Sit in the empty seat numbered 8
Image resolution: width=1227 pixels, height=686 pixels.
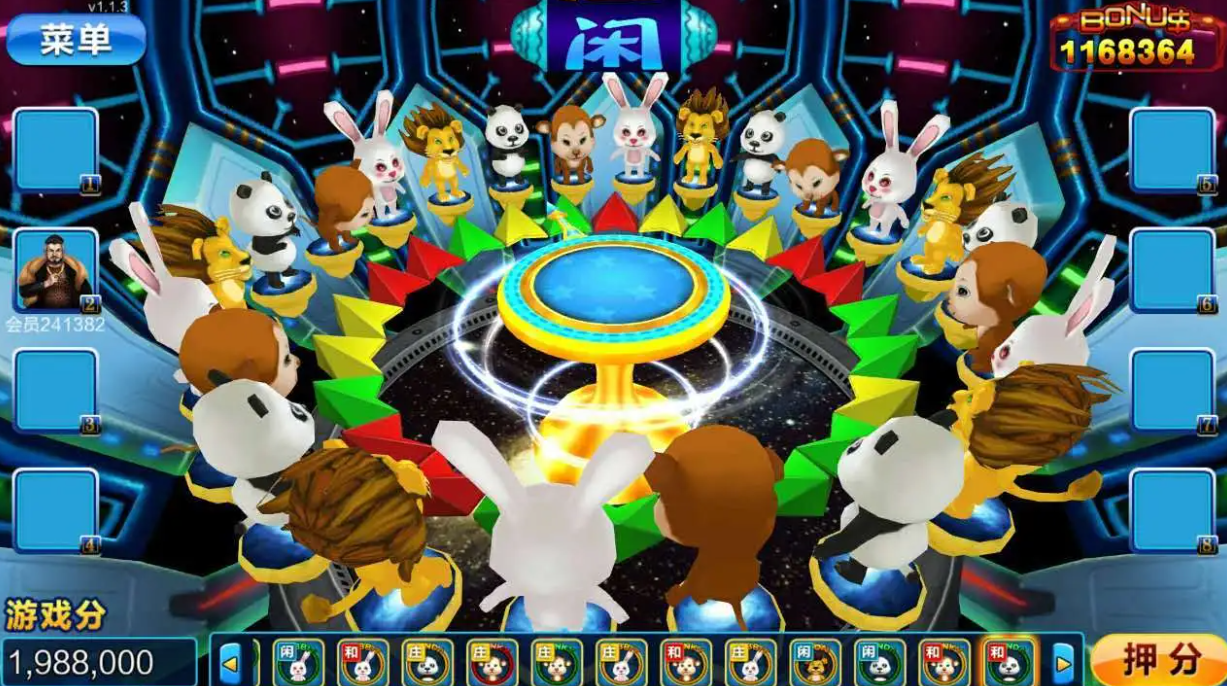tap(1172, 510)
